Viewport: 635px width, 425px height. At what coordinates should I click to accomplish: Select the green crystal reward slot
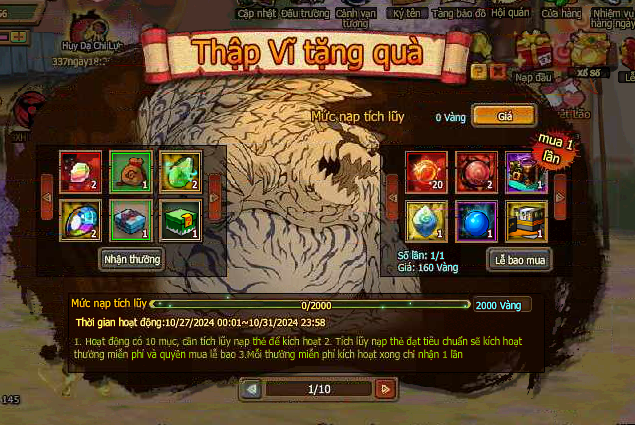[x=180, y=170]
